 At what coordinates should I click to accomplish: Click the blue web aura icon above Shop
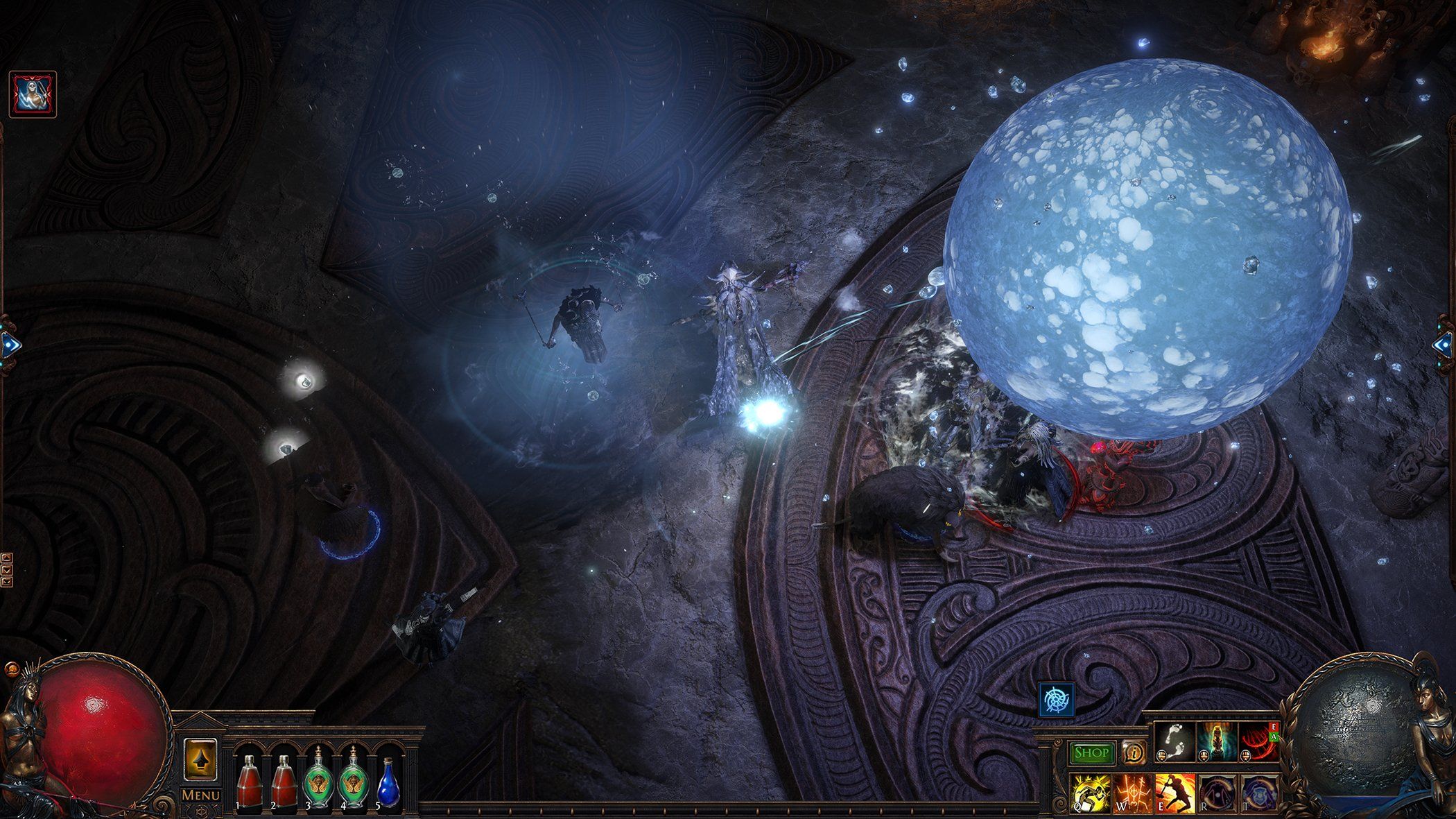(x=1057, y=699)
